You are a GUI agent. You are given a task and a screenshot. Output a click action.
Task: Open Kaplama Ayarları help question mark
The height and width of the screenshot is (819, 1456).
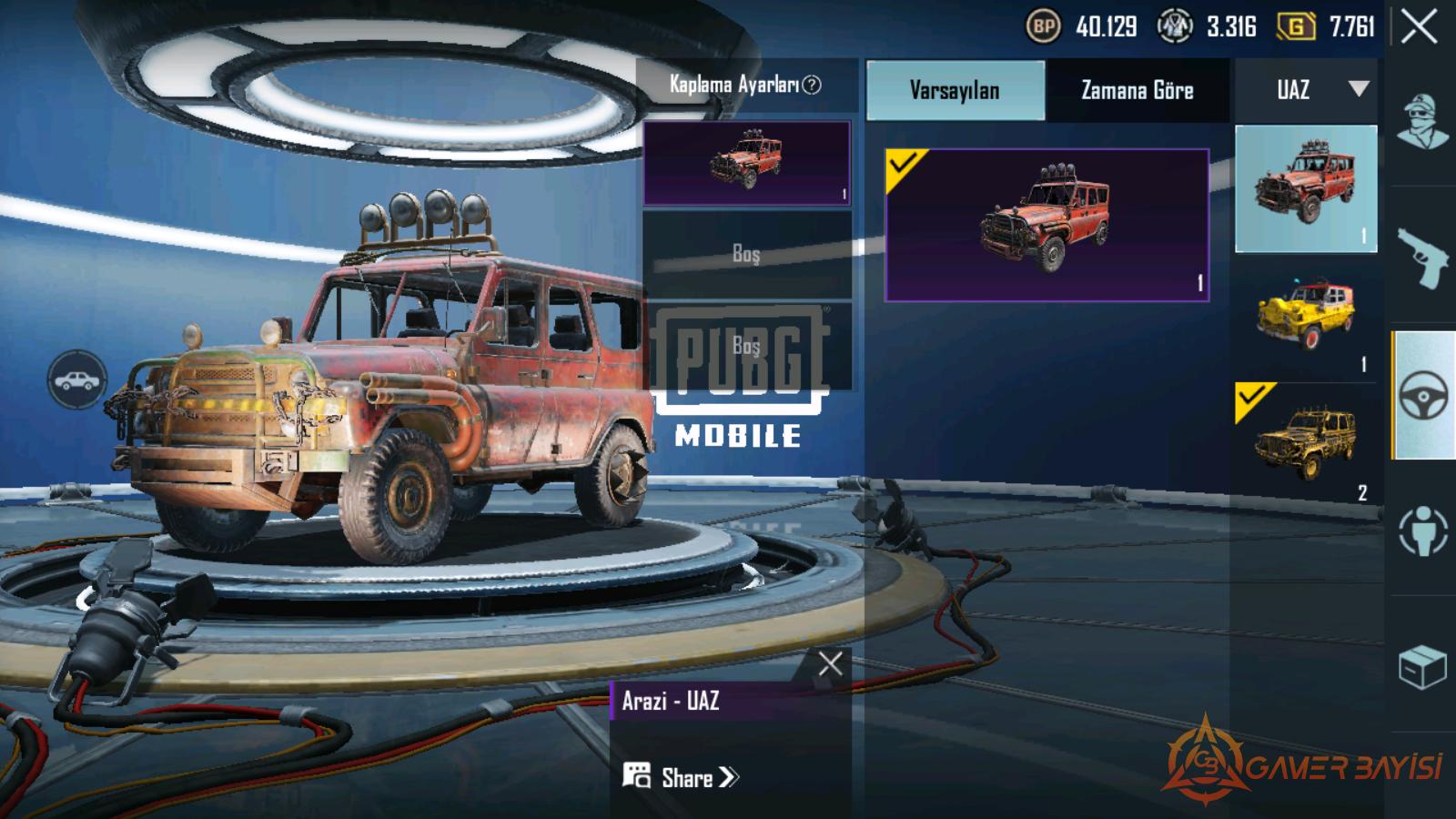click(812, 85)
